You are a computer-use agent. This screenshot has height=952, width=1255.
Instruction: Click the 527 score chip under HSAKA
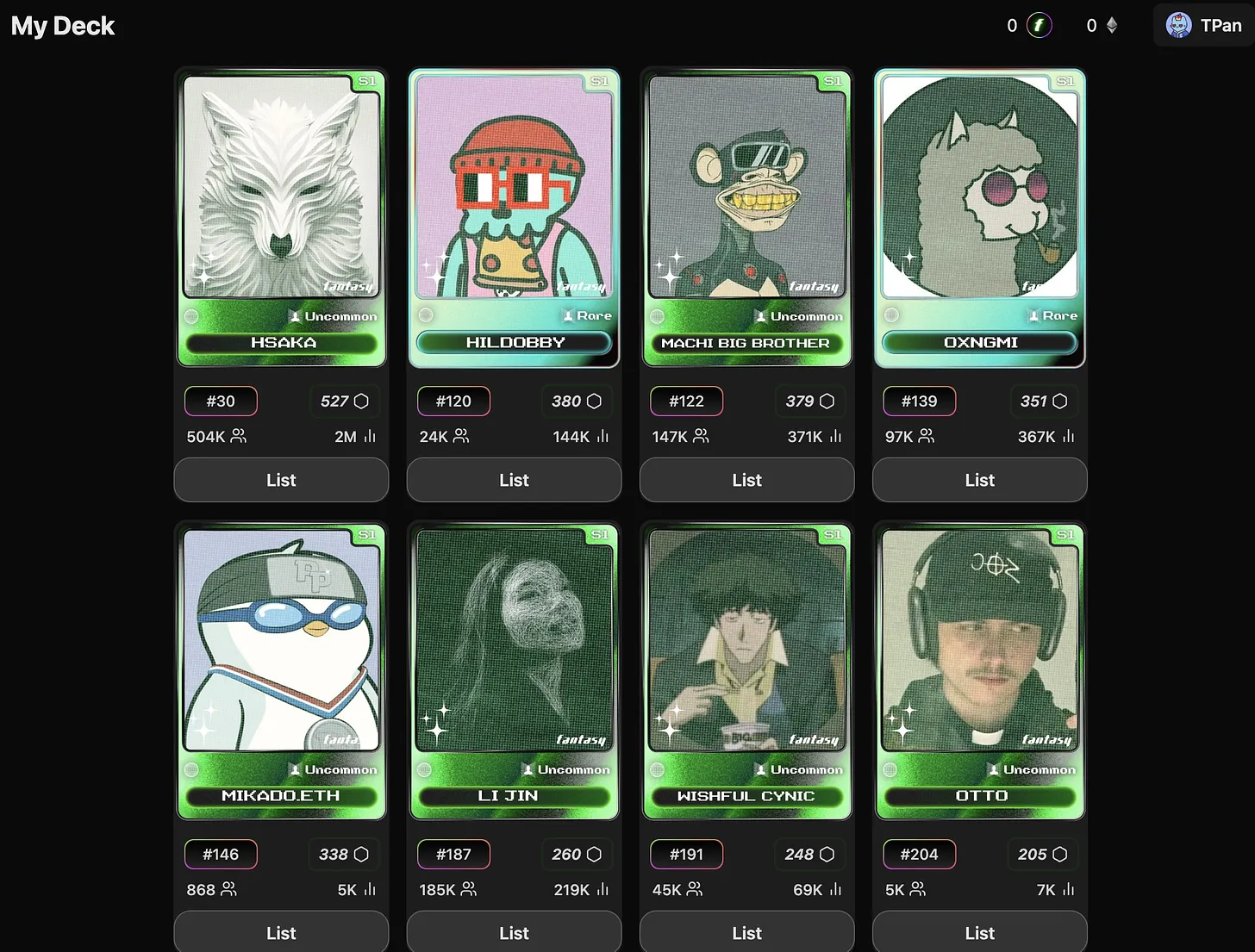(x=344, y=401)
